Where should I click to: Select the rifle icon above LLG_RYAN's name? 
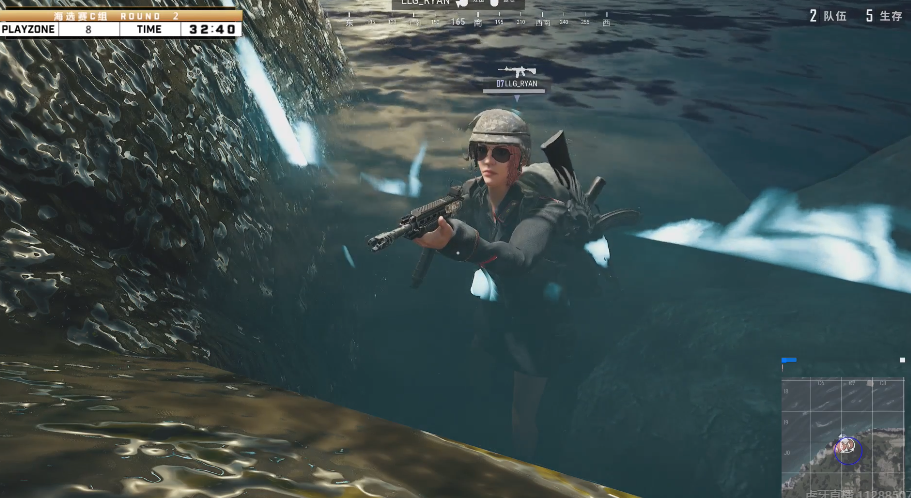coord(517,70)
